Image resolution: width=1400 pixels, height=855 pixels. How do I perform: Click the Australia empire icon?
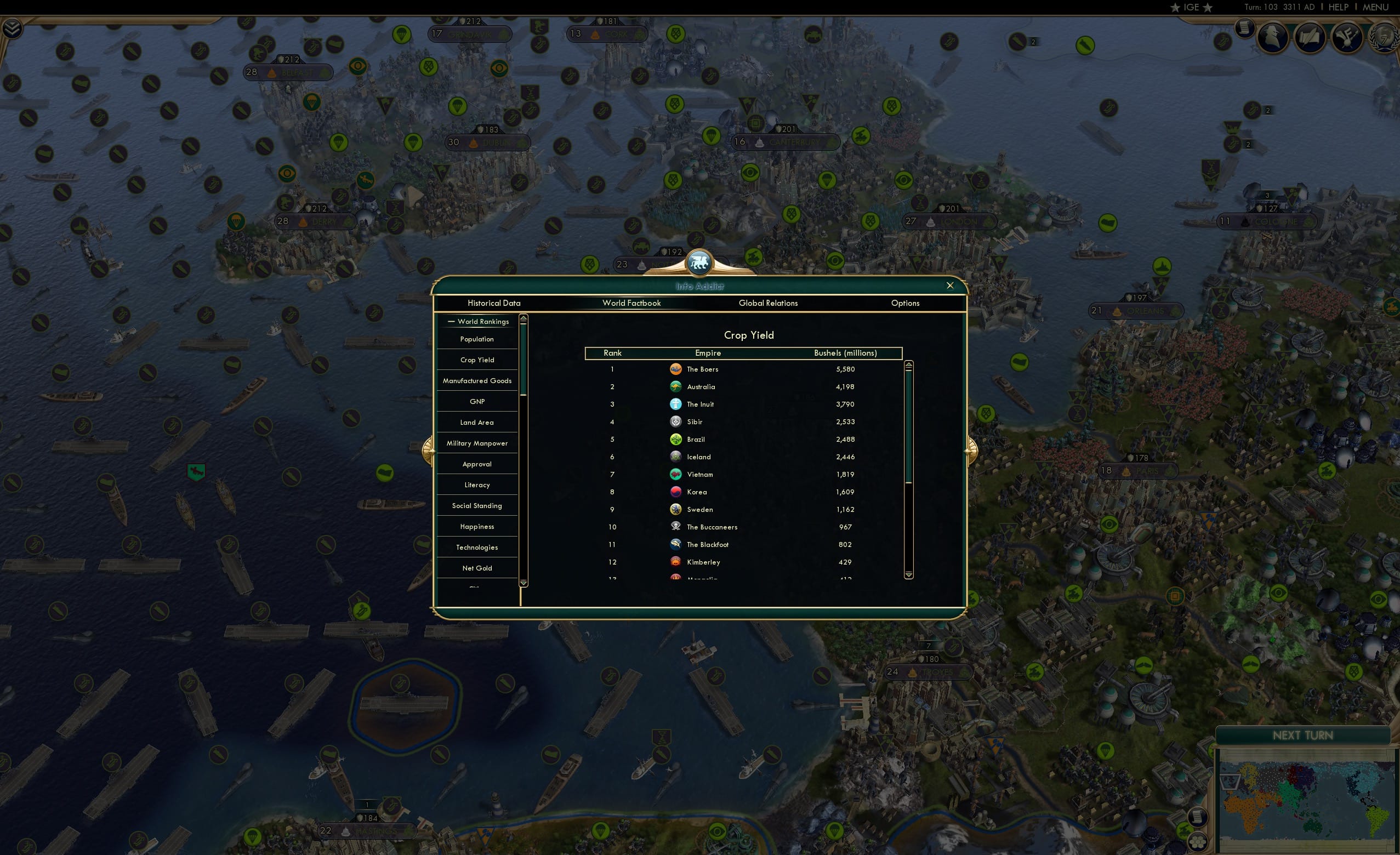pos(675,386)
